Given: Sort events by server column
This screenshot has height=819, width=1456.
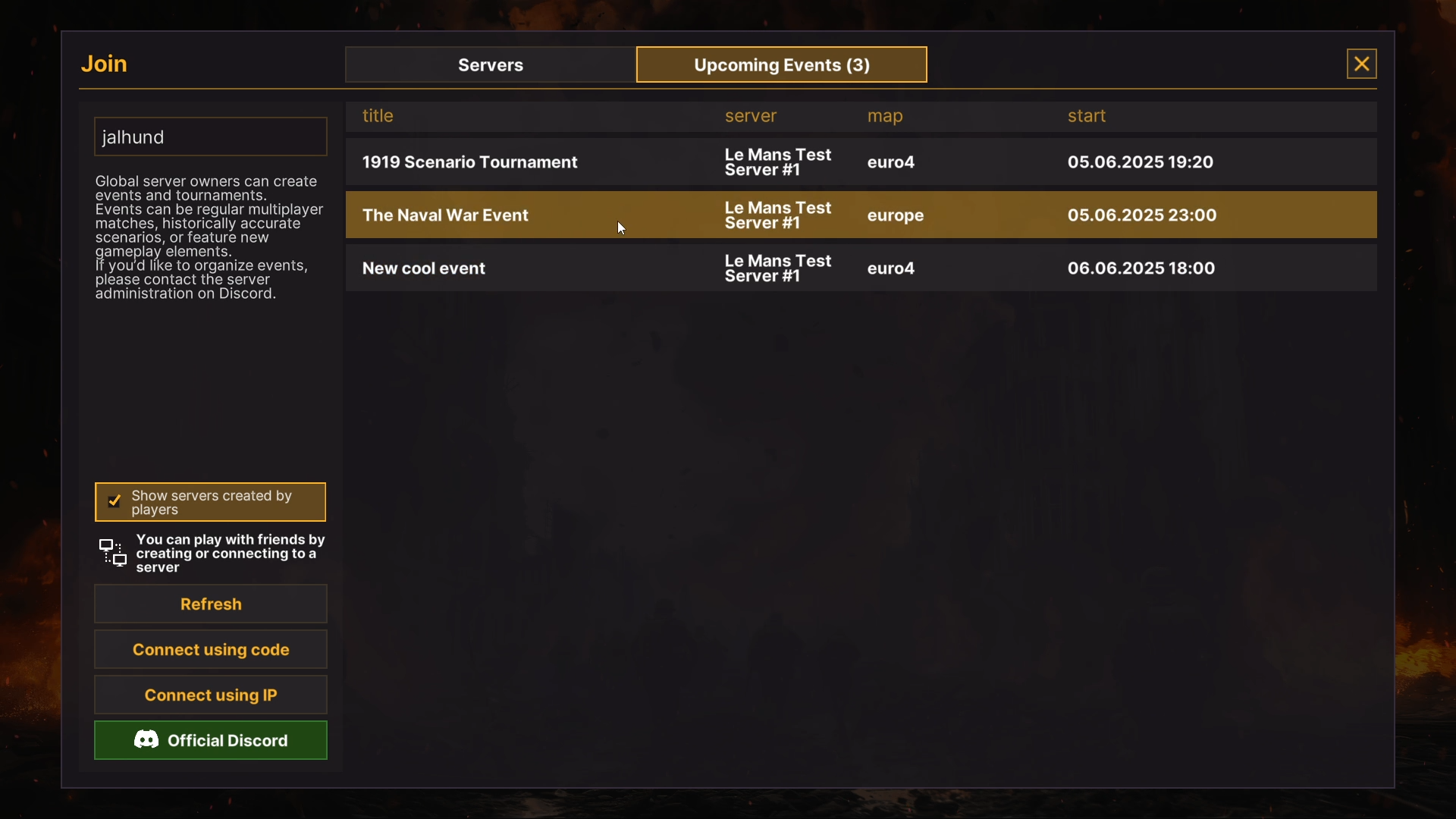Looking at the screenshot, I should (x=750, y=115).
